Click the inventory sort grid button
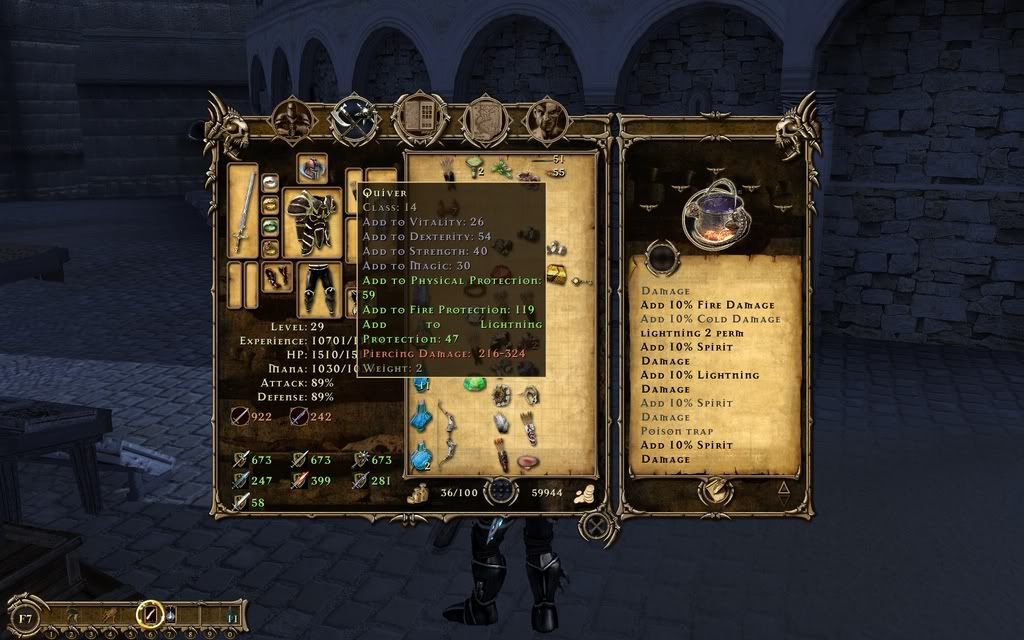Image resolution: width=1024 pixels, height=640 pixels. 501,492
